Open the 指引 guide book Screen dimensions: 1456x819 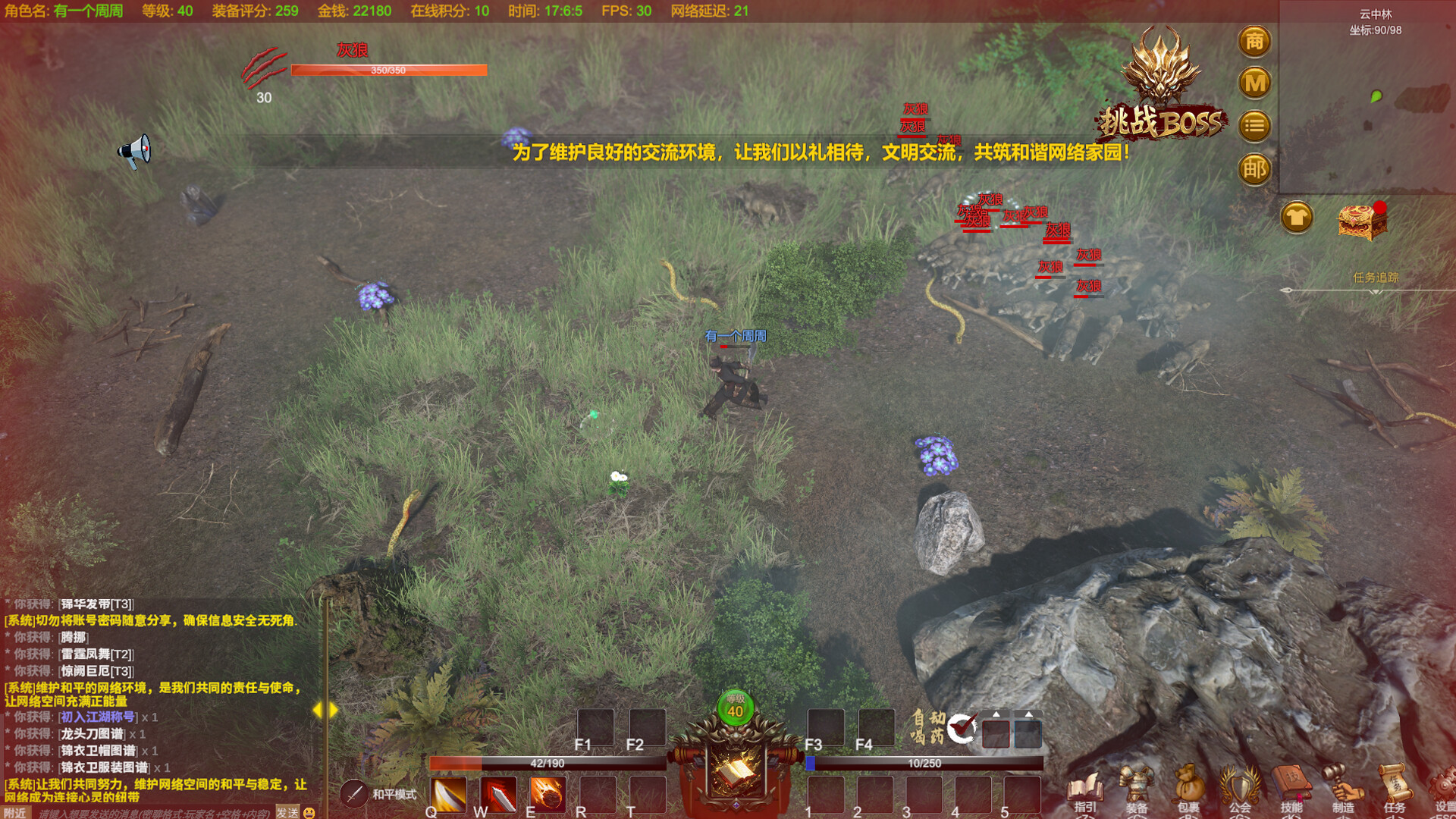pyautogui.click(x=1084, y=785)
